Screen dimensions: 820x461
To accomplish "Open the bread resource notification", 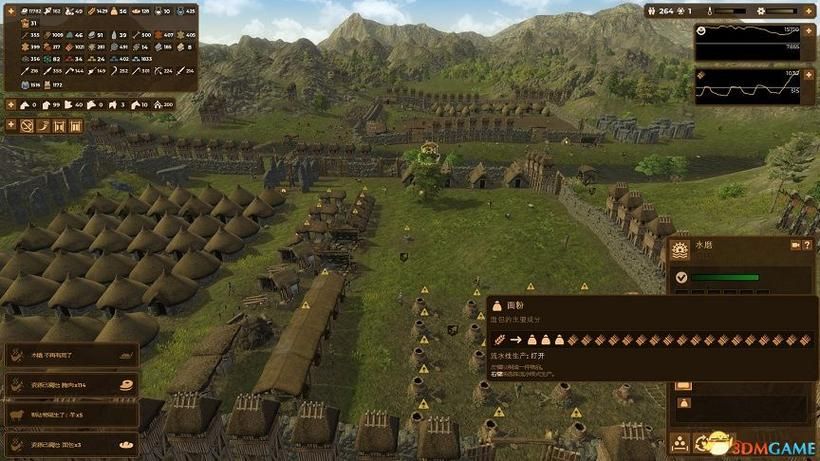I will pyautogui.click(x=70, y=442).
